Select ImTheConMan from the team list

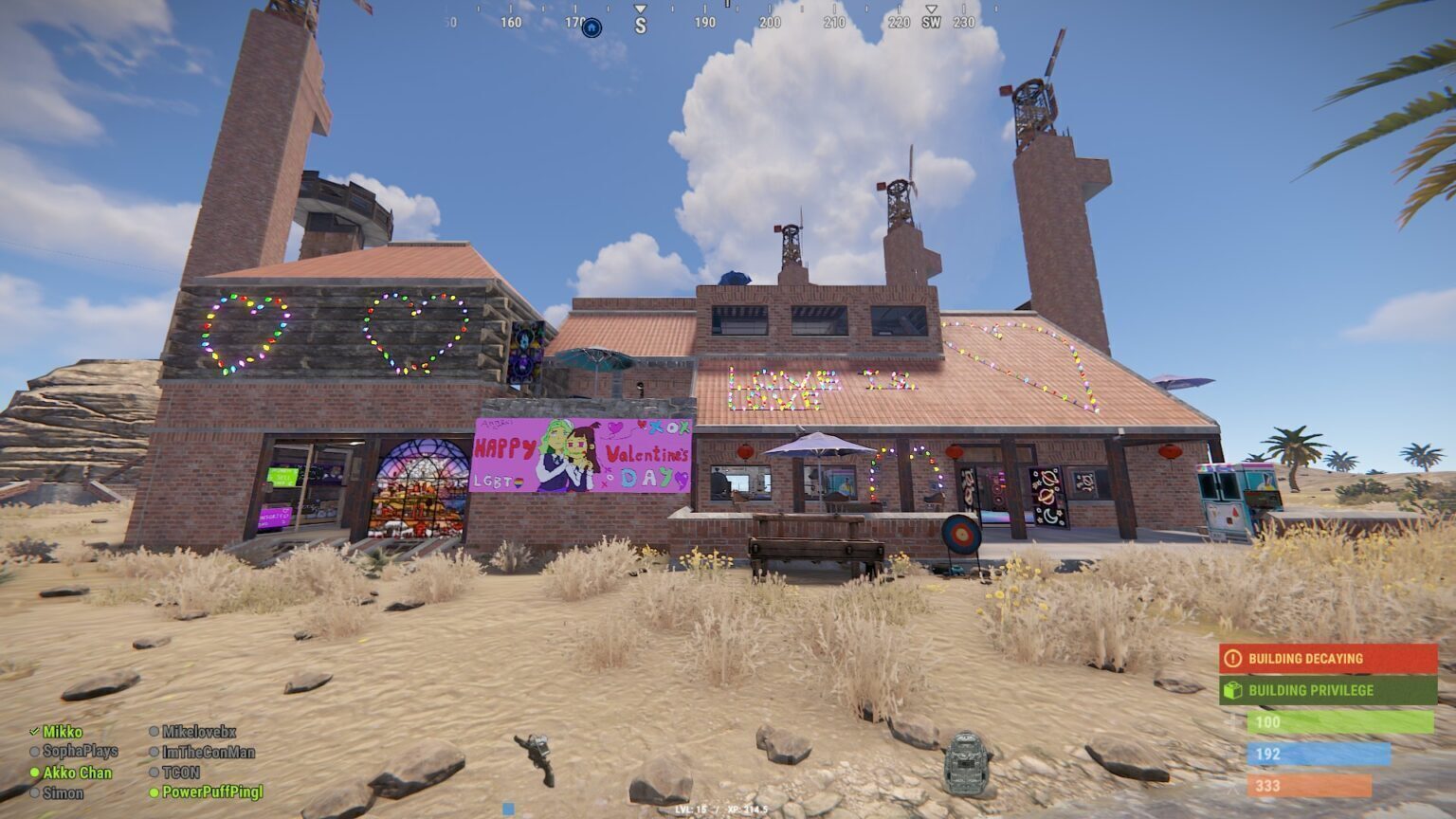coord(208,752)
